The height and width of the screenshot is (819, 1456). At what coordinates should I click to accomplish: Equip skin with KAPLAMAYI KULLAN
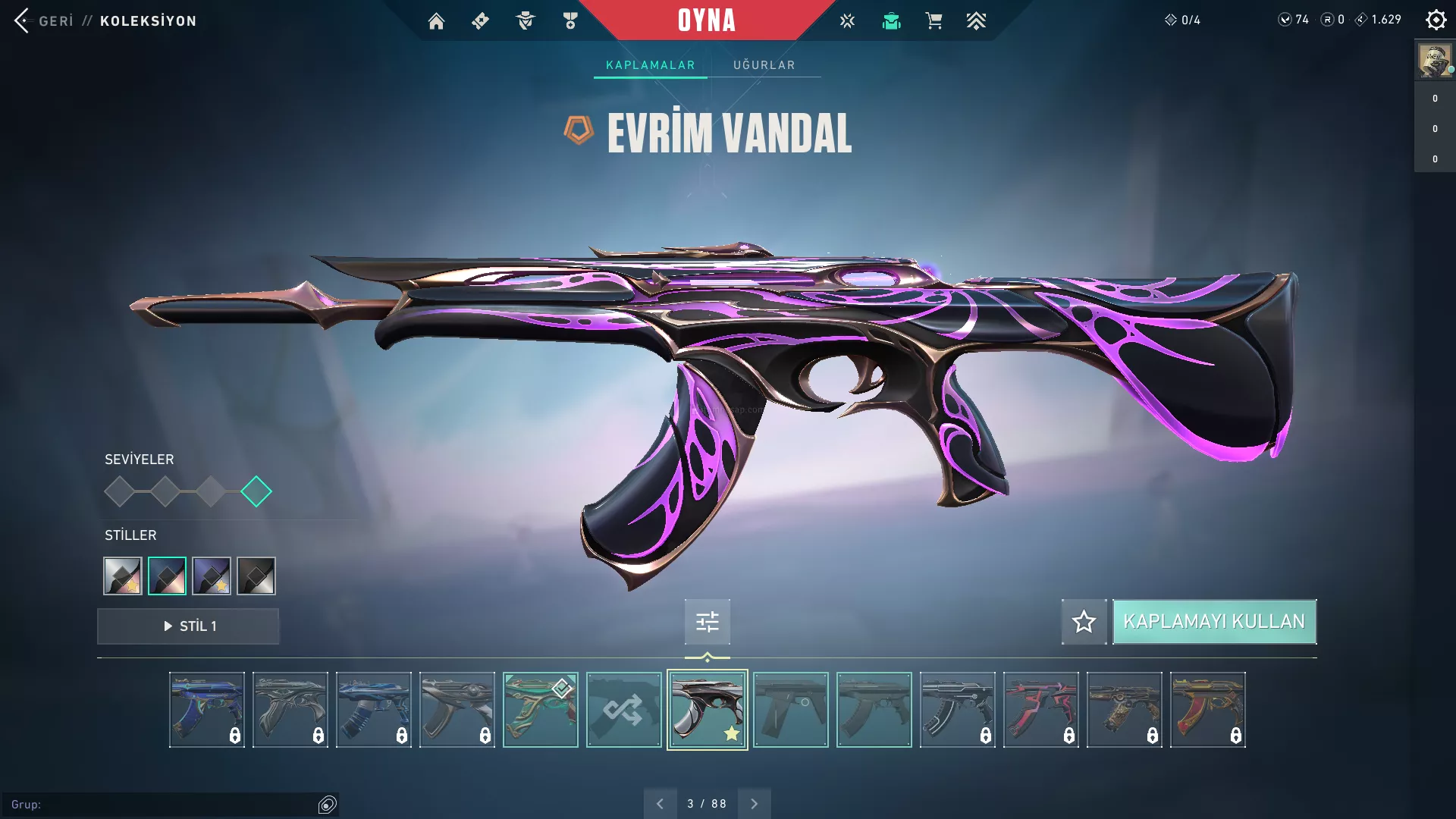[x=1214, y=622]
